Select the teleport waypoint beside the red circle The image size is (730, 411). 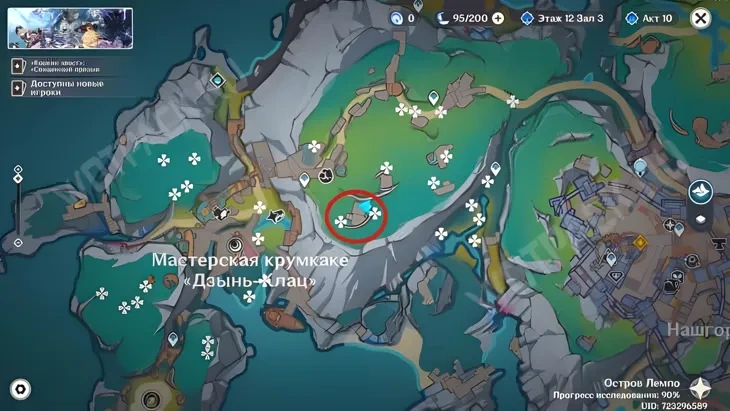click(305, 180)
